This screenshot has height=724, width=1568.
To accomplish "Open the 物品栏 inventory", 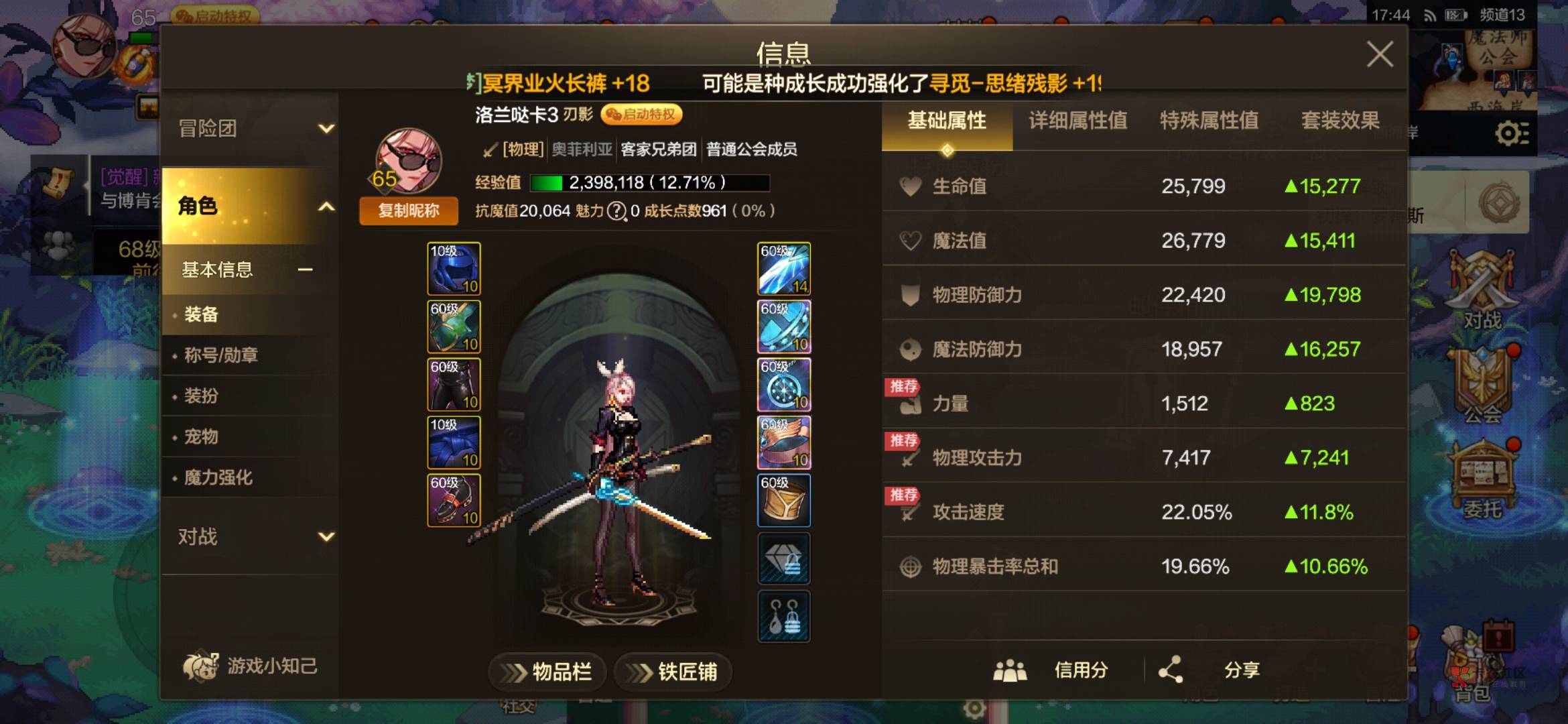I will [x=547, y=671].
